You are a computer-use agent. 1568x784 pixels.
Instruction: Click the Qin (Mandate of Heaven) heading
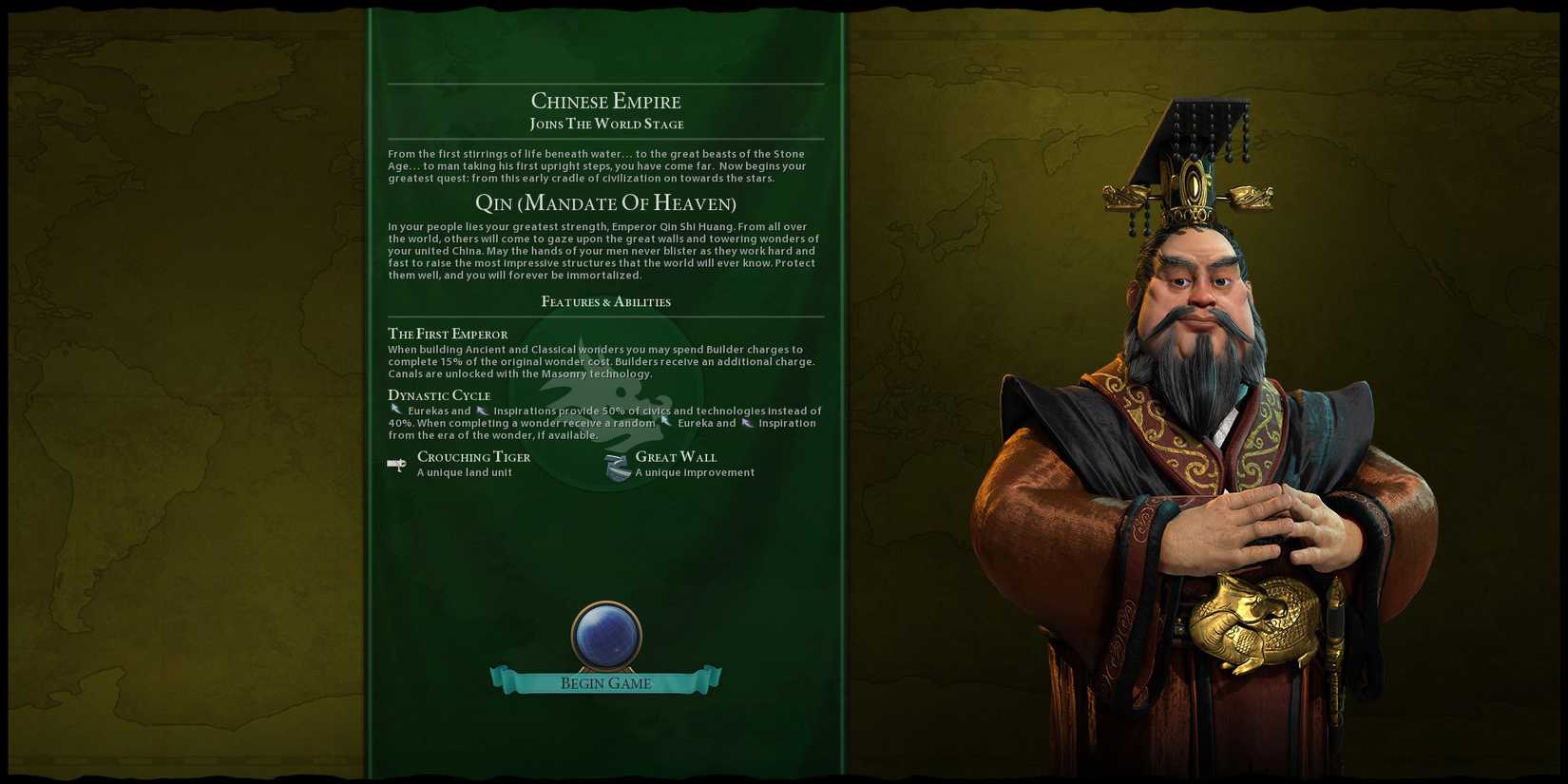[x=605, y=202]
